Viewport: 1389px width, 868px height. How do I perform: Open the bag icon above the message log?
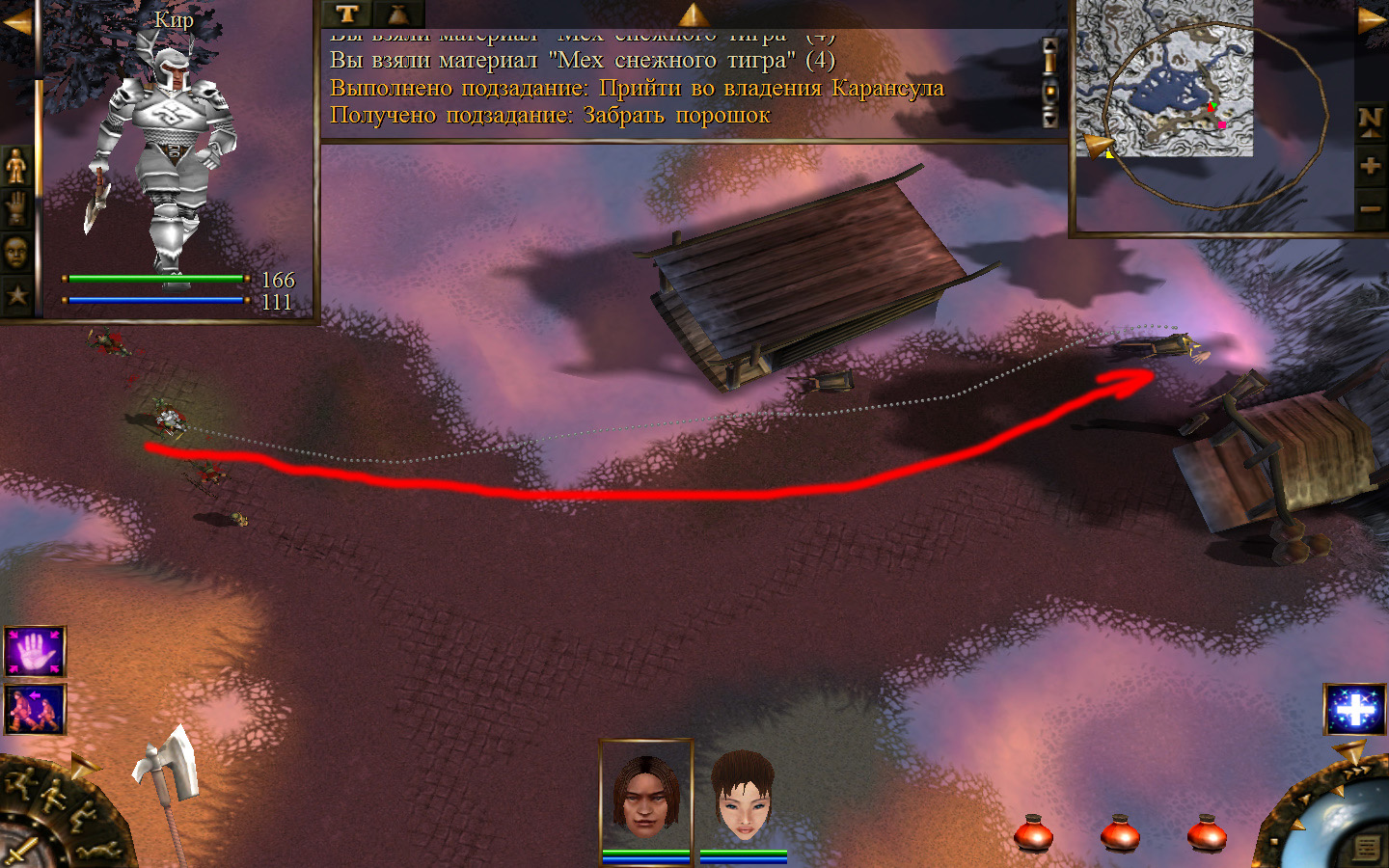coord(397,14)
